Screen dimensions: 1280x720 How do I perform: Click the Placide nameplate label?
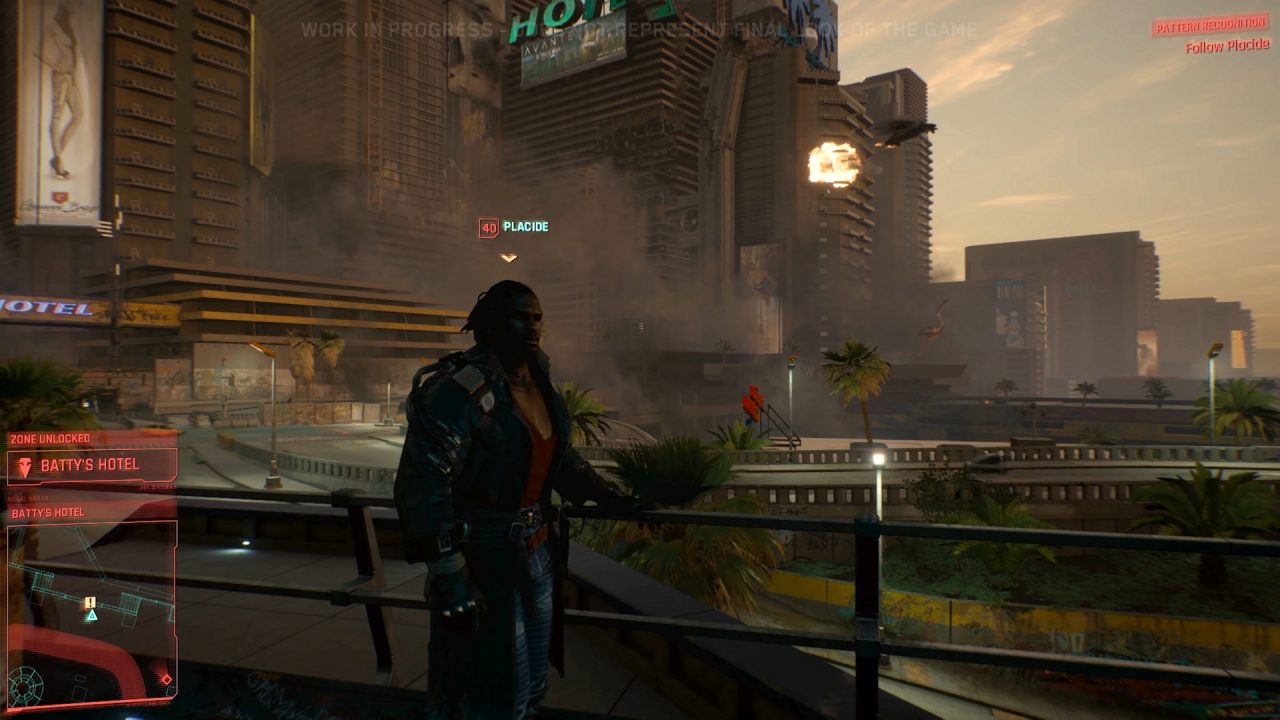[525, 227]
